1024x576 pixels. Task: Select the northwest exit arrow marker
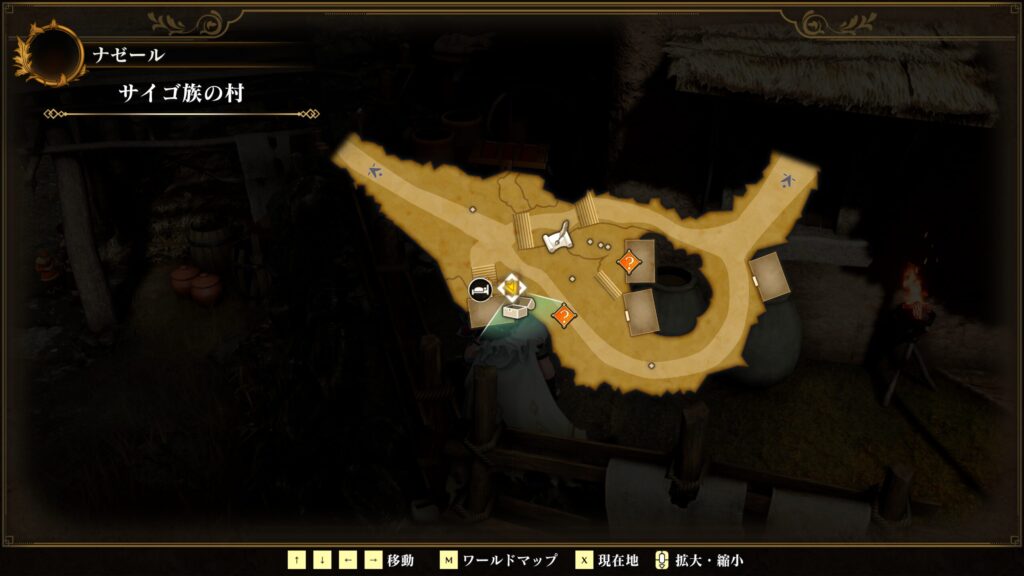[x=374, y=170]
